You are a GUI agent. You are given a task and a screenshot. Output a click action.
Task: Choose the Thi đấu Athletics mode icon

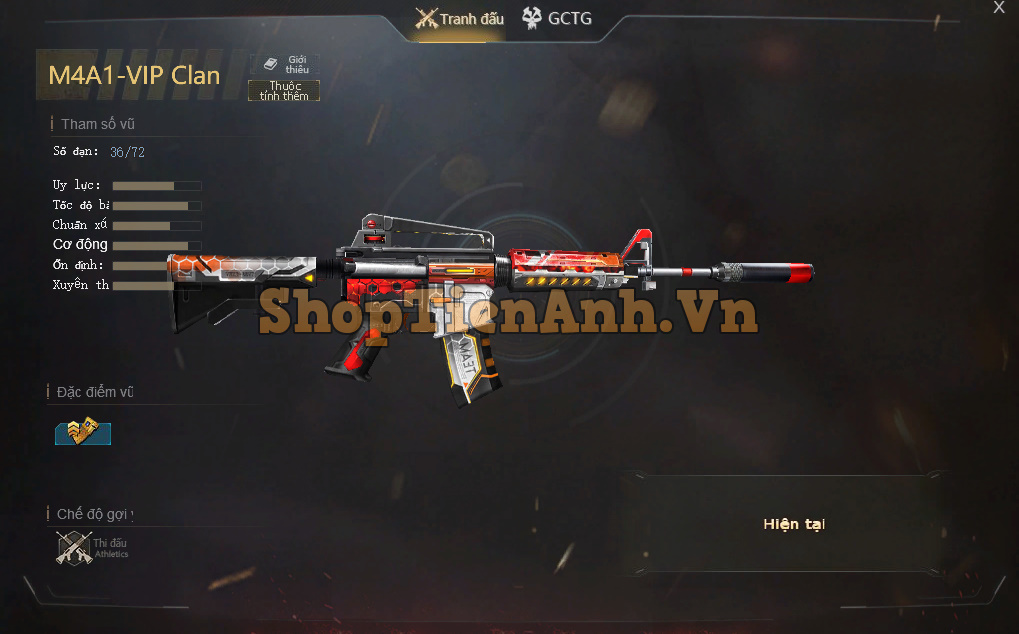[x=75, y=547]
